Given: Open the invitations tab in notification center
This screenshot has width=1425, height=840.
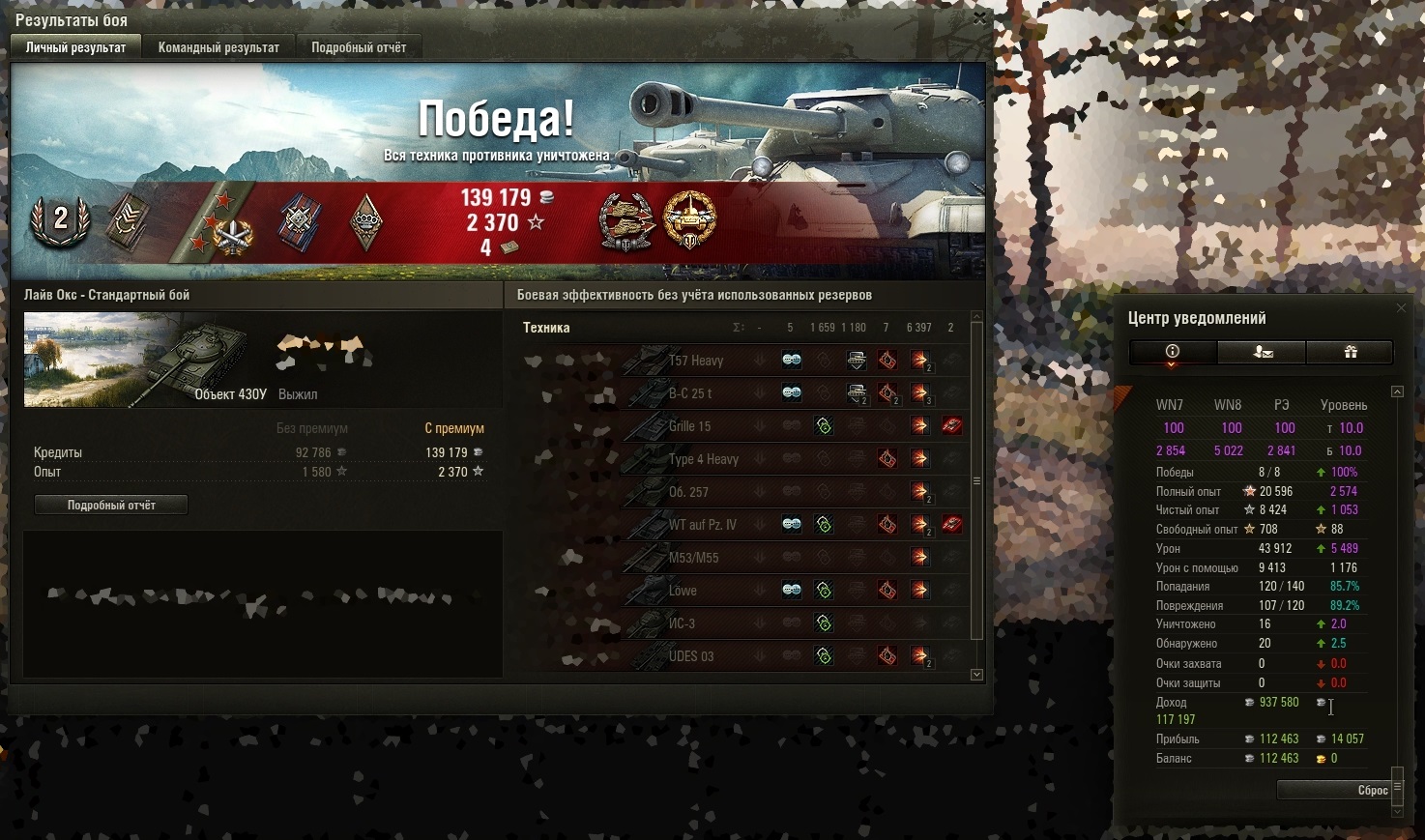Looking at the screenshot, I should pyautogui.click(x=1262, y=353).
